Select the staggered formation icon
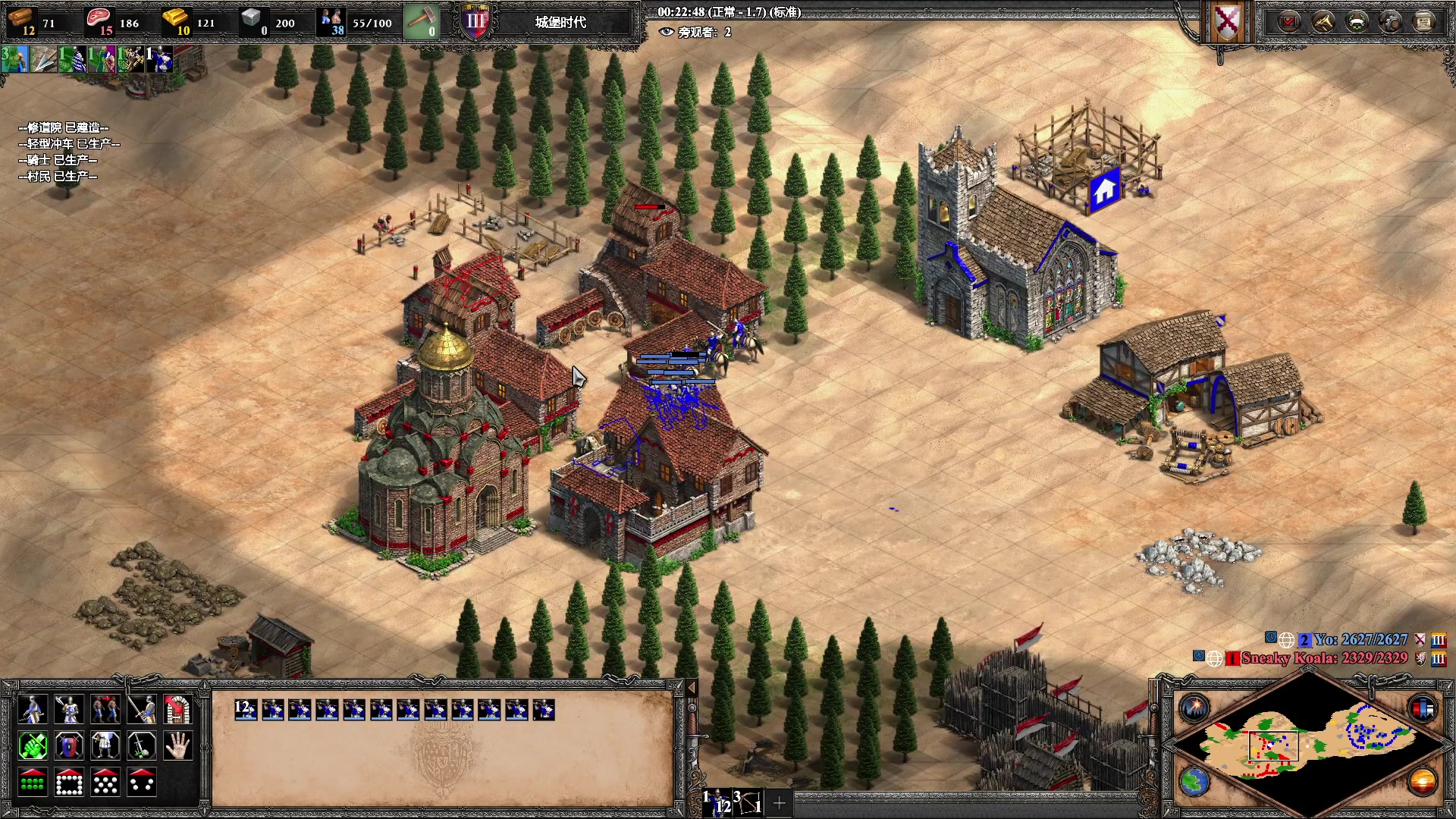Viewport: 1456px width, 819px height. [x=105, y=783]
